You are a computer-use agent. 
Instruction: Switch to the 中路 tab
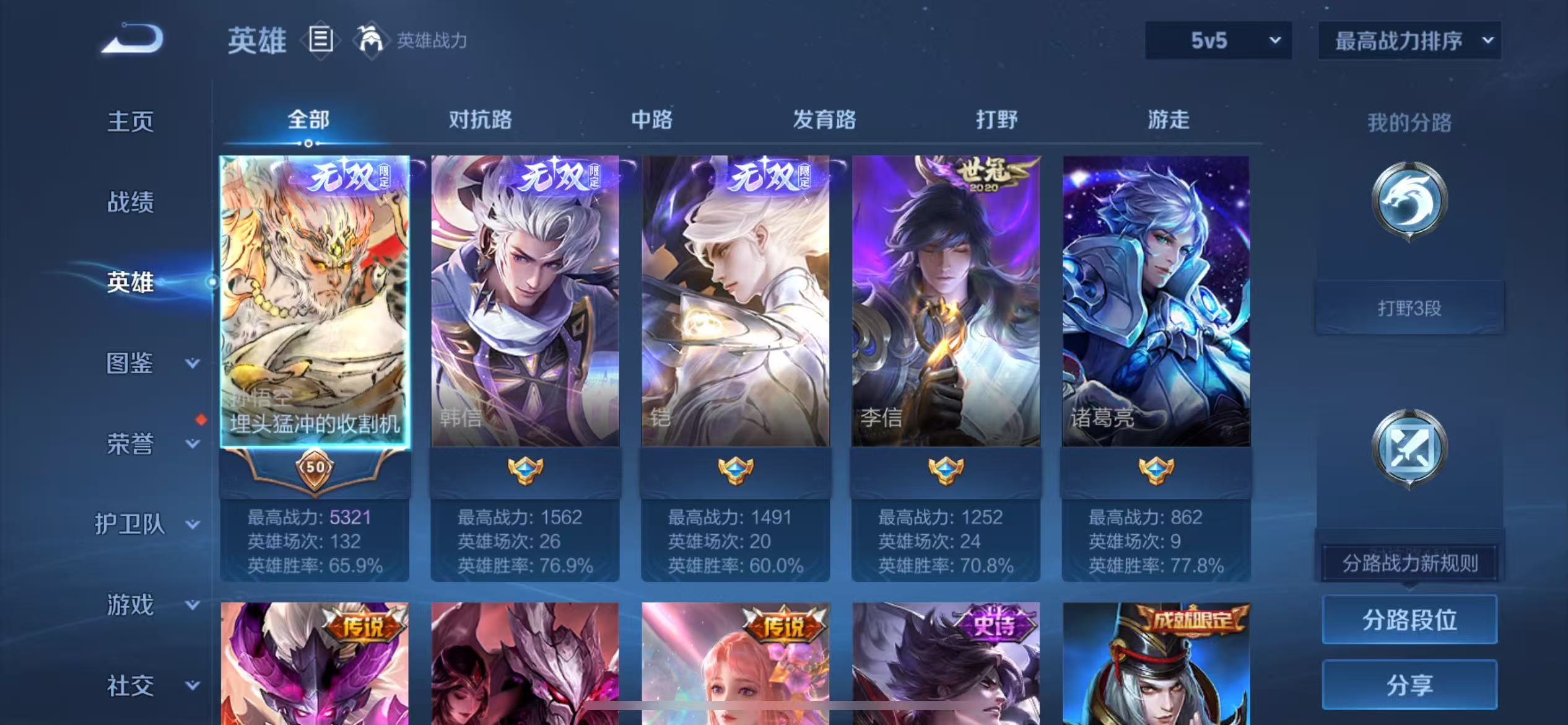[x=653, y=120]
